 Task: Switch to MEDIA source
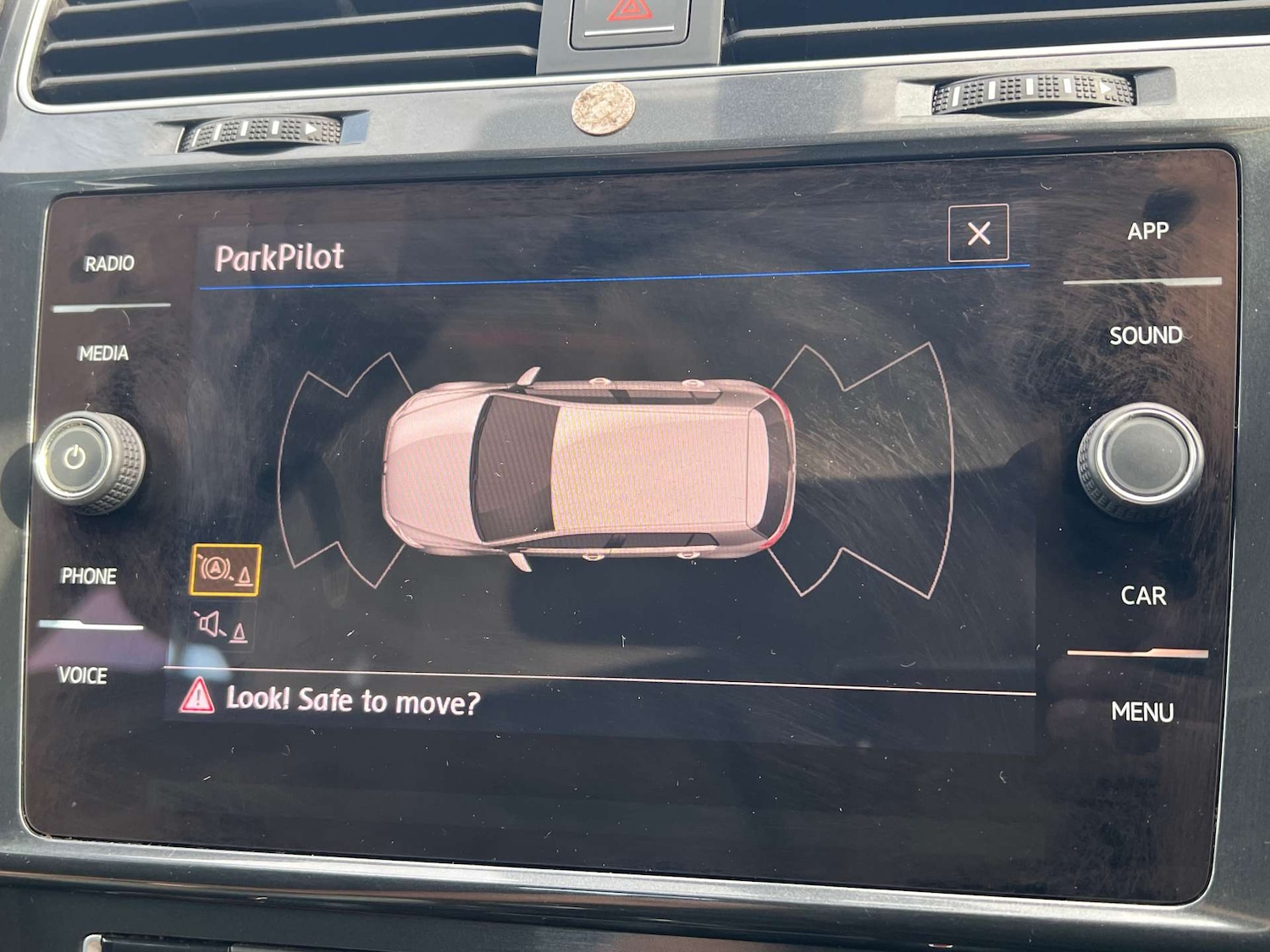103,353
